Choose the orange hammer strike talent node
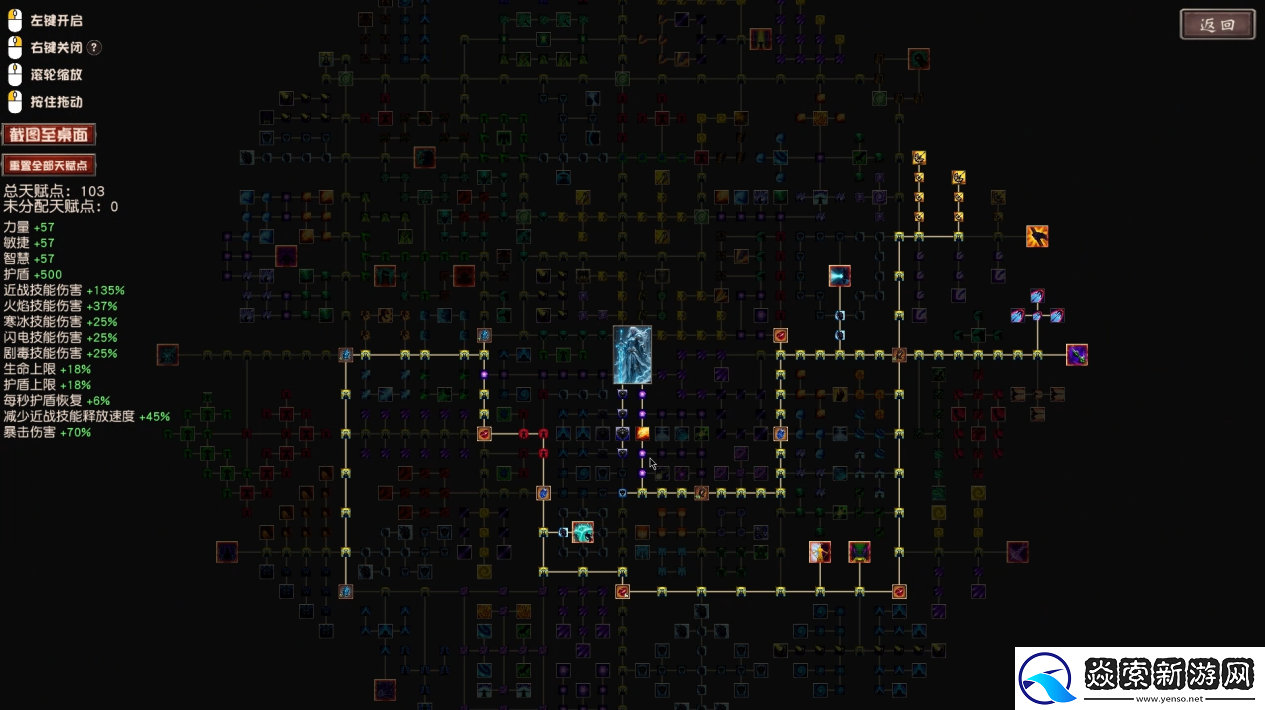The height and width of the screenshot is (710, 1265). (x=1037, y=236)
